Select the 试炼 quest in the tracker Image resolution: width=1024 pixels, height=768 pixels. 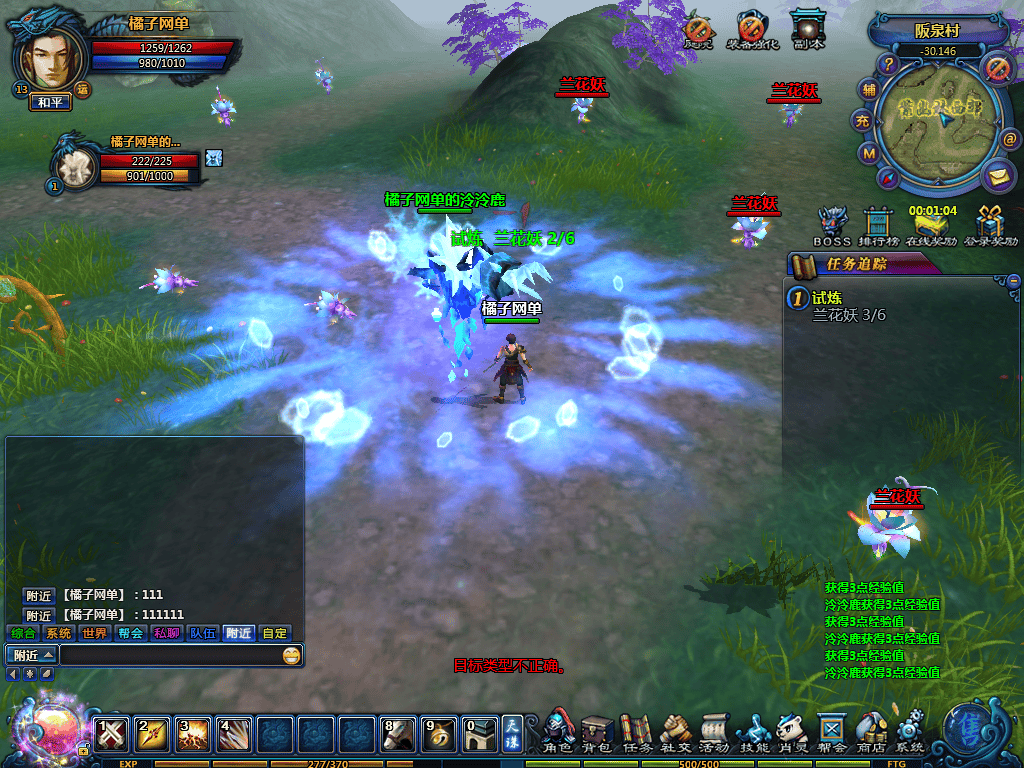pos(827,297)
